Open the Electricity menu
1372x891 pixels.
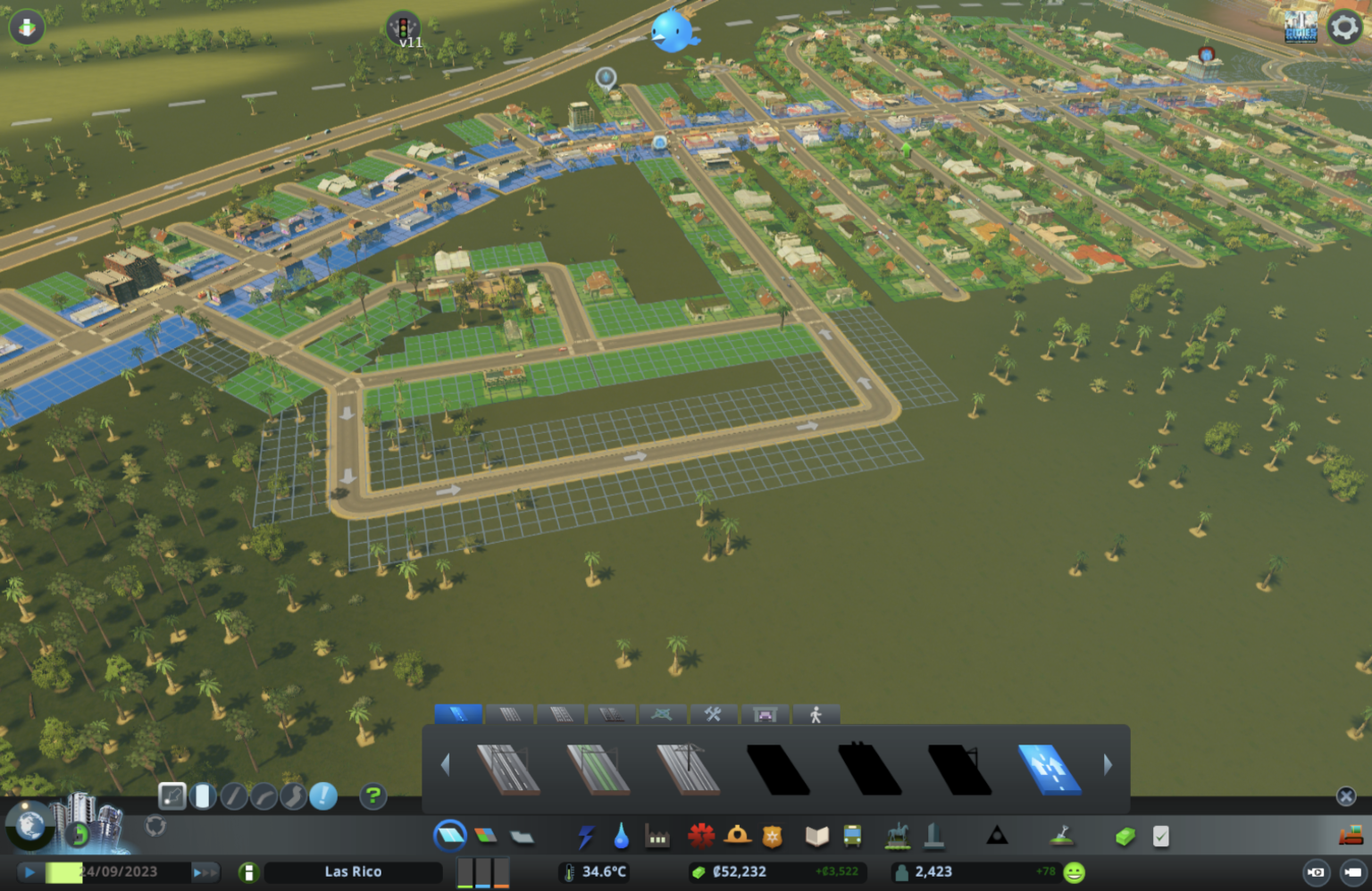coord(587,836)
